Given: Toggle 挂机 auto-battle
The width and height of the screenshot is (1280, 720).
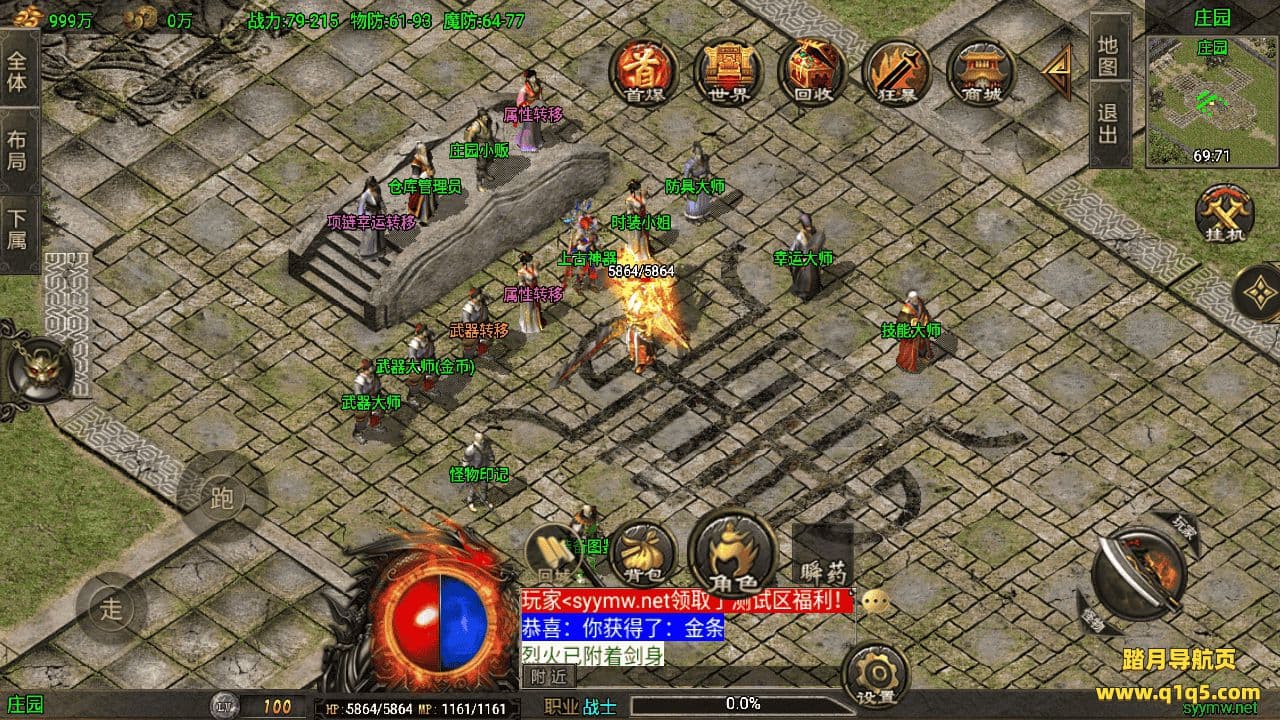Looking at the screenshot, I should point(1225,213).
